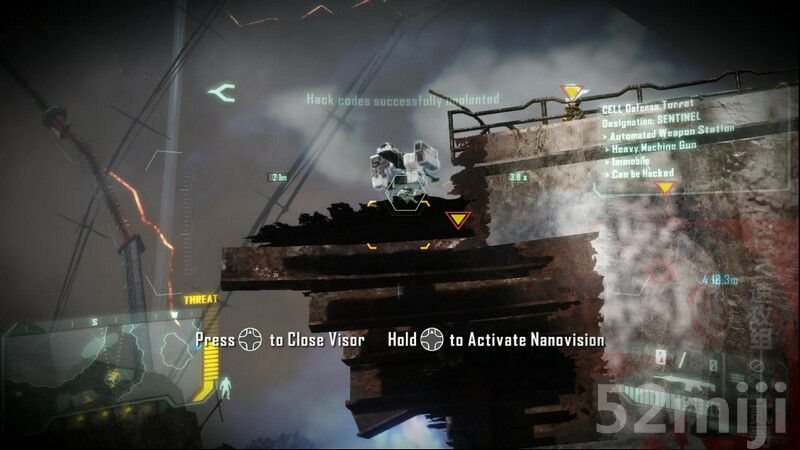Click the nanosuit figure icon under the threat gauge
800x450 pixels.
pyautogui.click(x=227, y=383)
